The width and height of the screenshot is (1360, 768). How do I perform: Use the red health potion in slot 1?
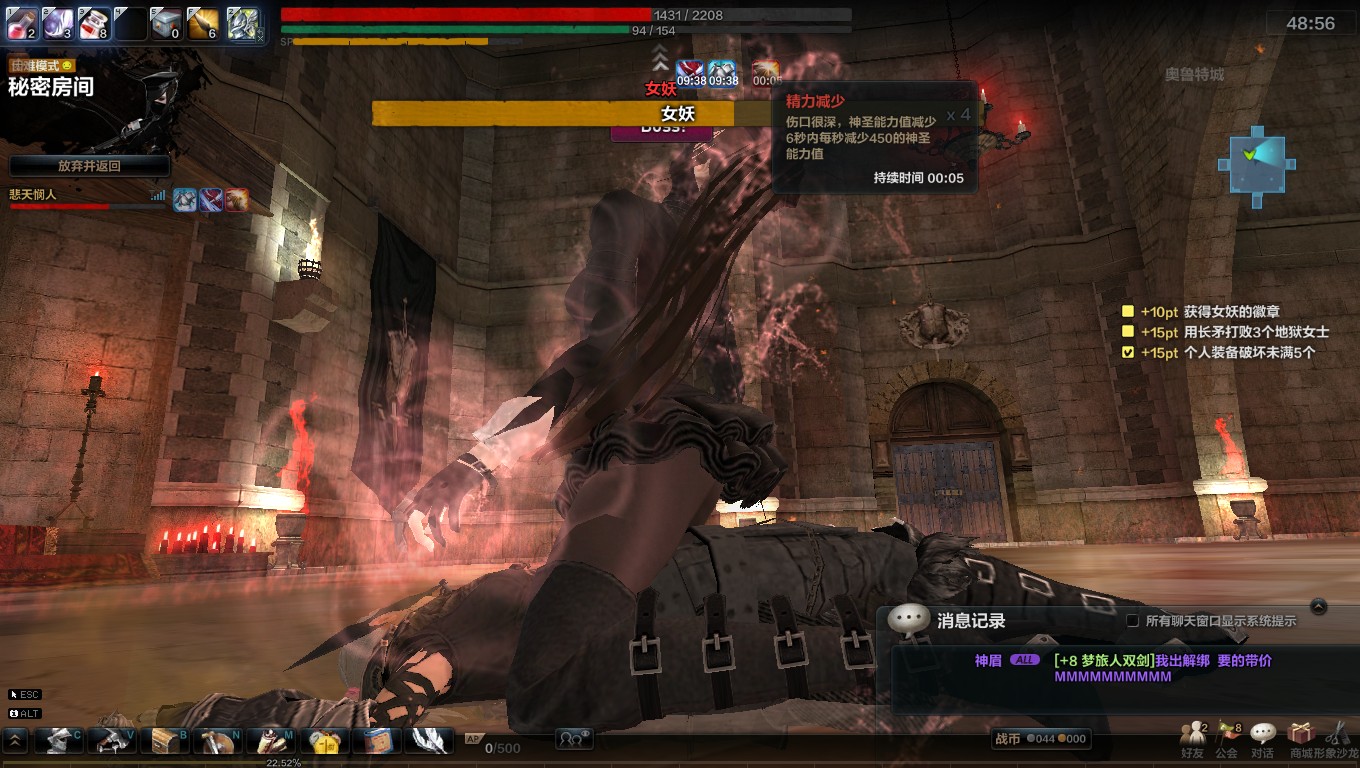click(x=23, y=23)
